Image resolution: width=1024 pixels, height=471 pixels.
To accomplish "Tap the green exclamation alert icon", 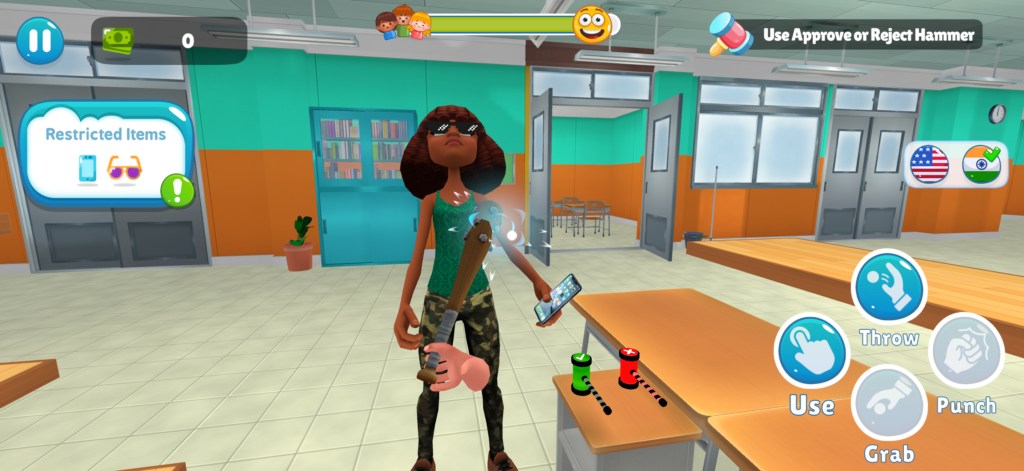I will pos(177,189).
